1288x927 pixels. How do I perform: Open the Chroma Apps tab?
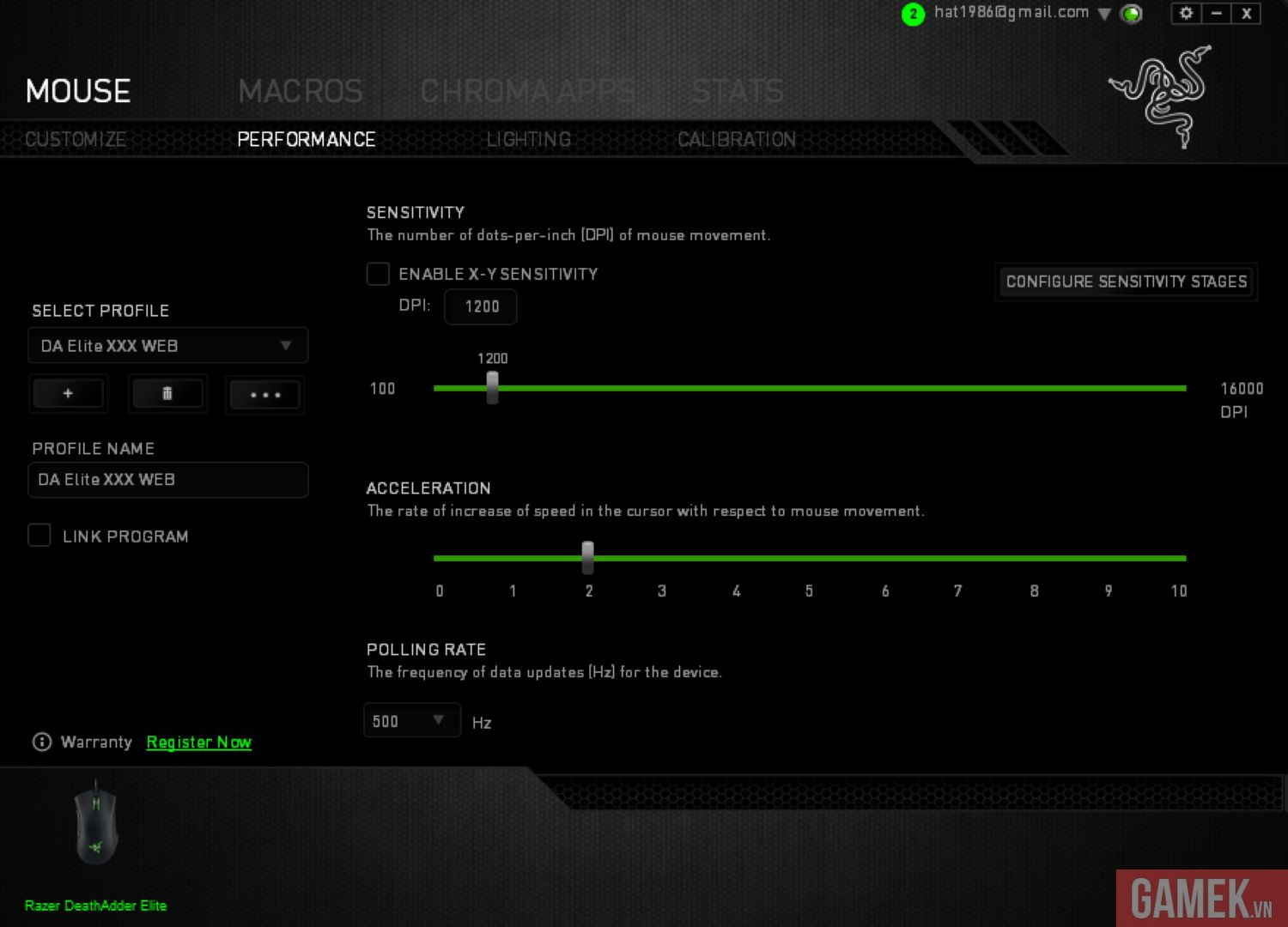[527, 91]
